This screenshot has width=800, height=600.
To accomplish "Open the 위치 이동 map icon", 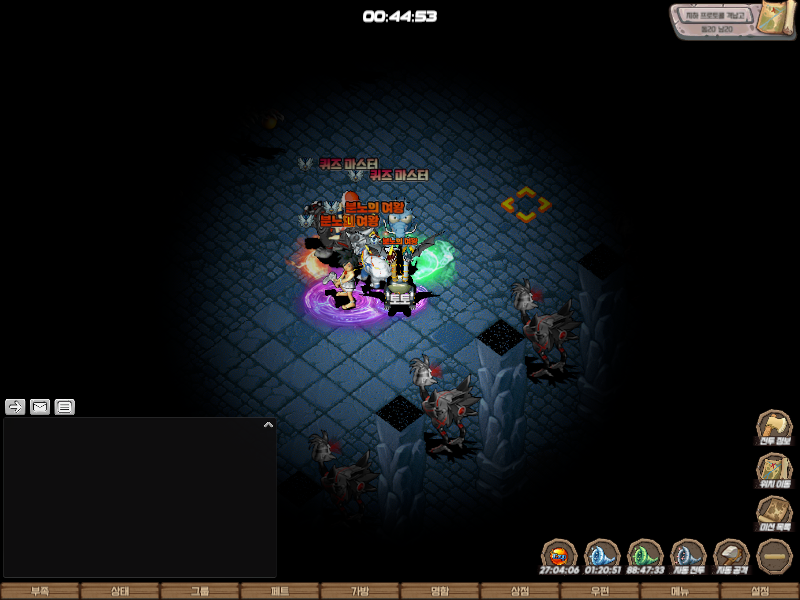I will 774,470.
